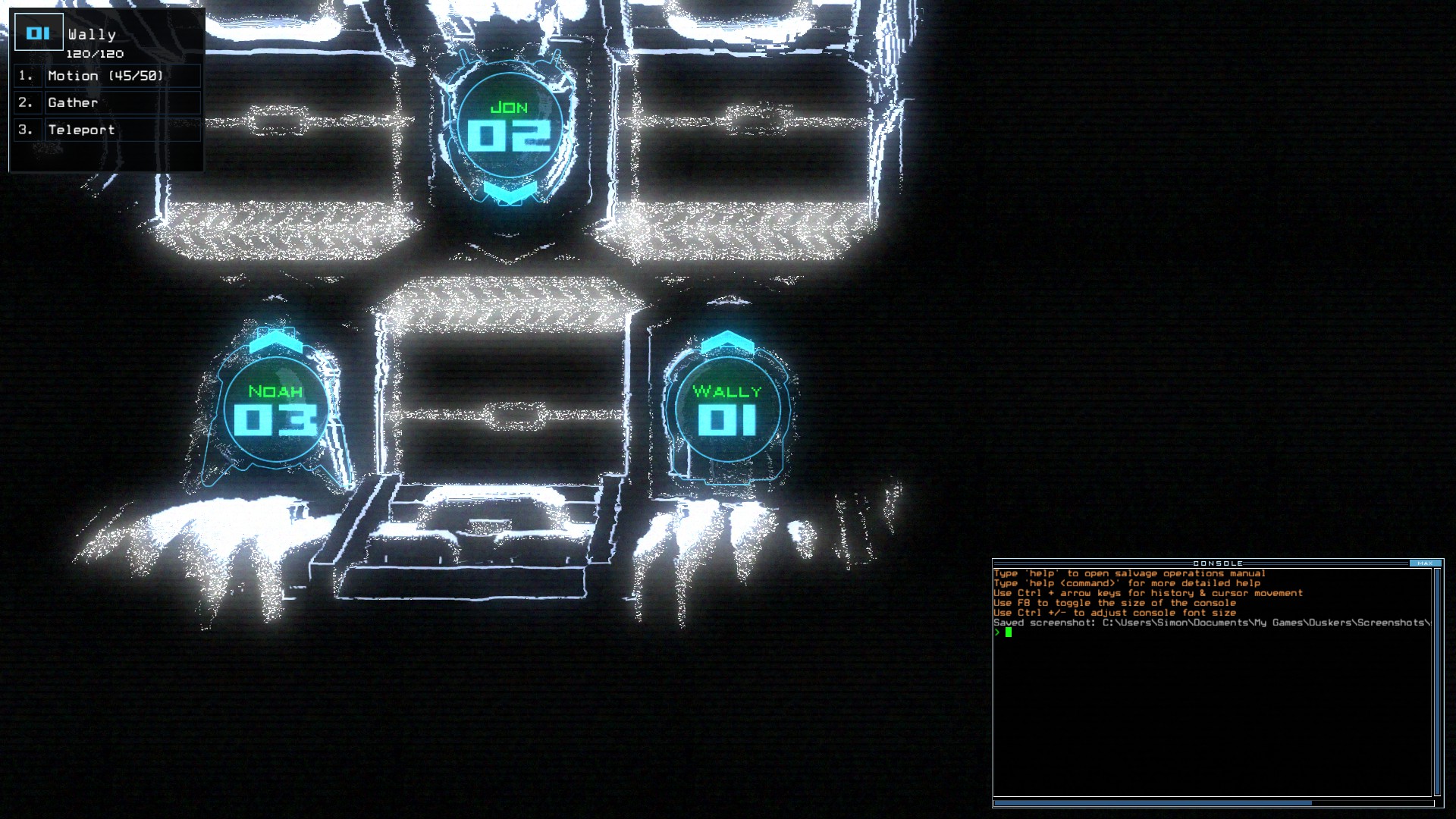Click the 'Type help' hint line in console

[x=1130, y=573]
